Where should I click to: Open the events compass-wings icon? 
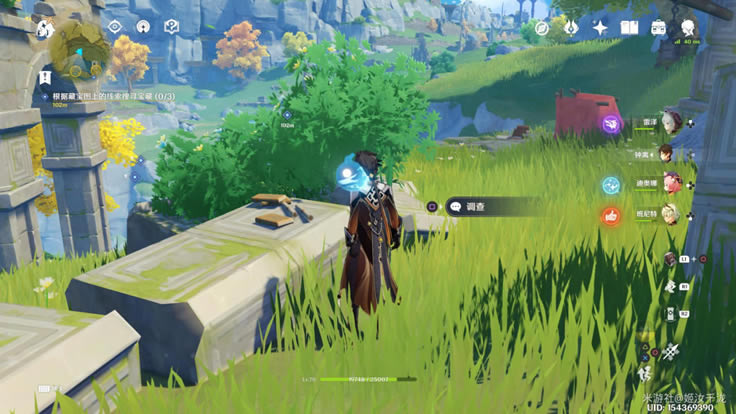click(x=569, y=28)
